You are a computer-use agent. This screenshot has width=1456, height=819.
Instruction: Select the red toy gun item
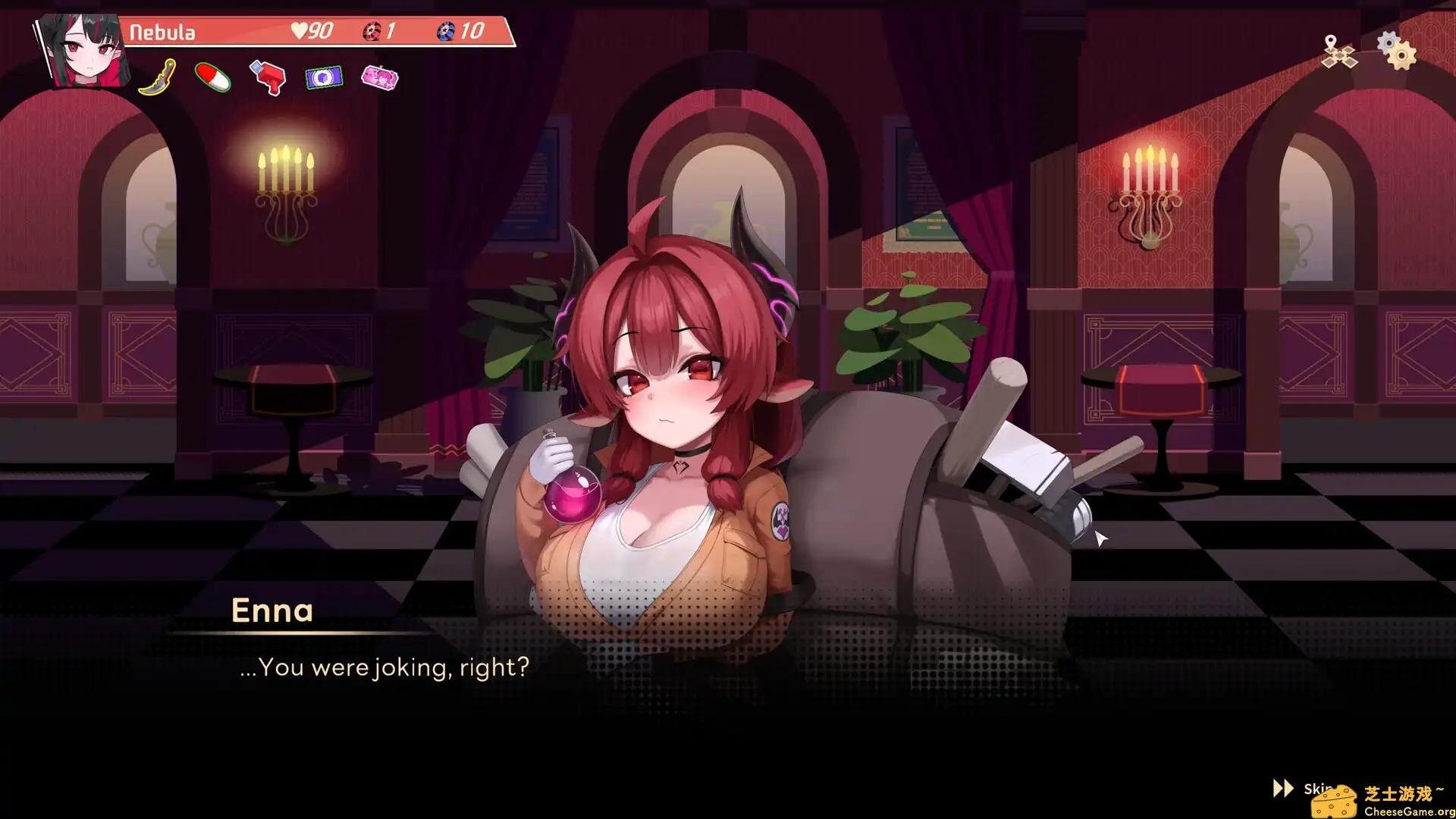click(268, 77)
